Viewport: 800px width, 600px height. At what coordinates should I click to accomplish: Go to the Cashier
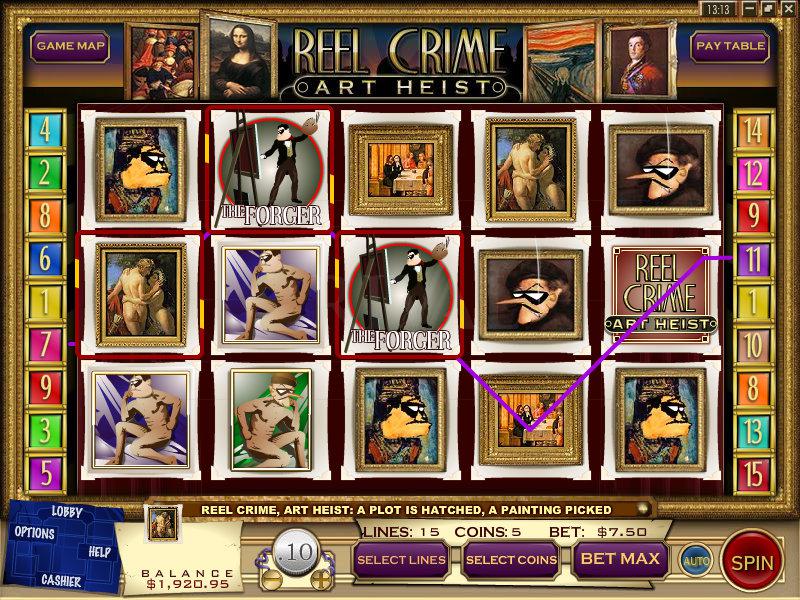(x=61, y=580)
